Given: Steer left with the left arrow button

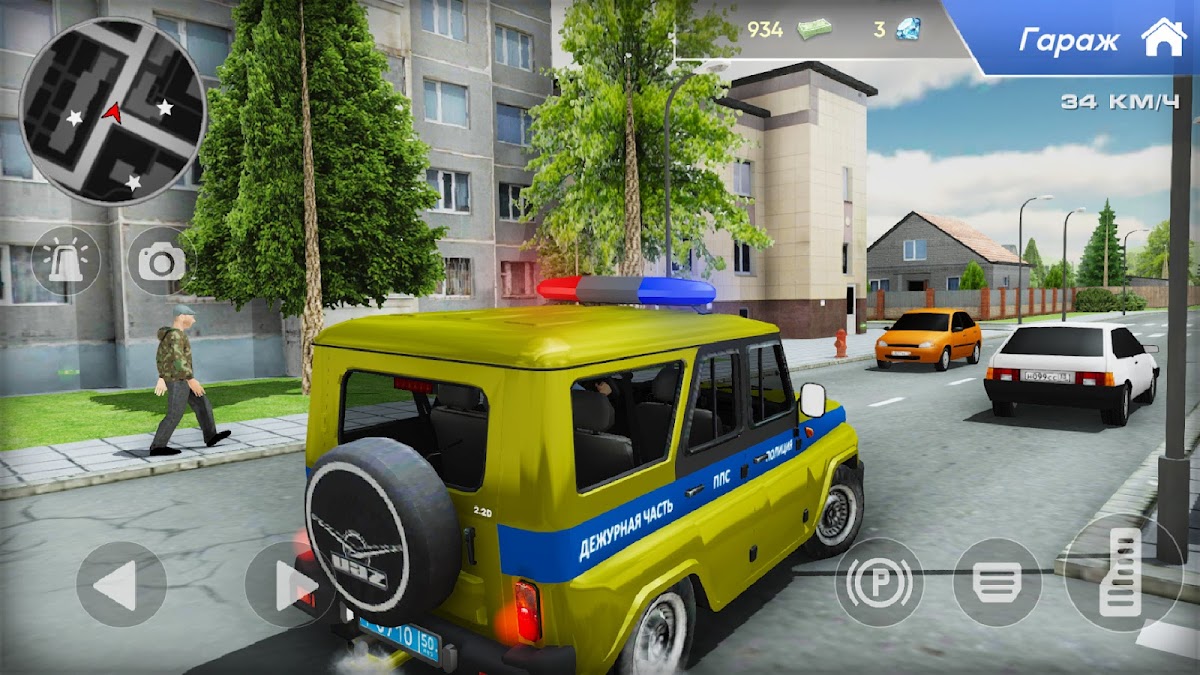Looking at the screenshot, I should tap(121, 584).
